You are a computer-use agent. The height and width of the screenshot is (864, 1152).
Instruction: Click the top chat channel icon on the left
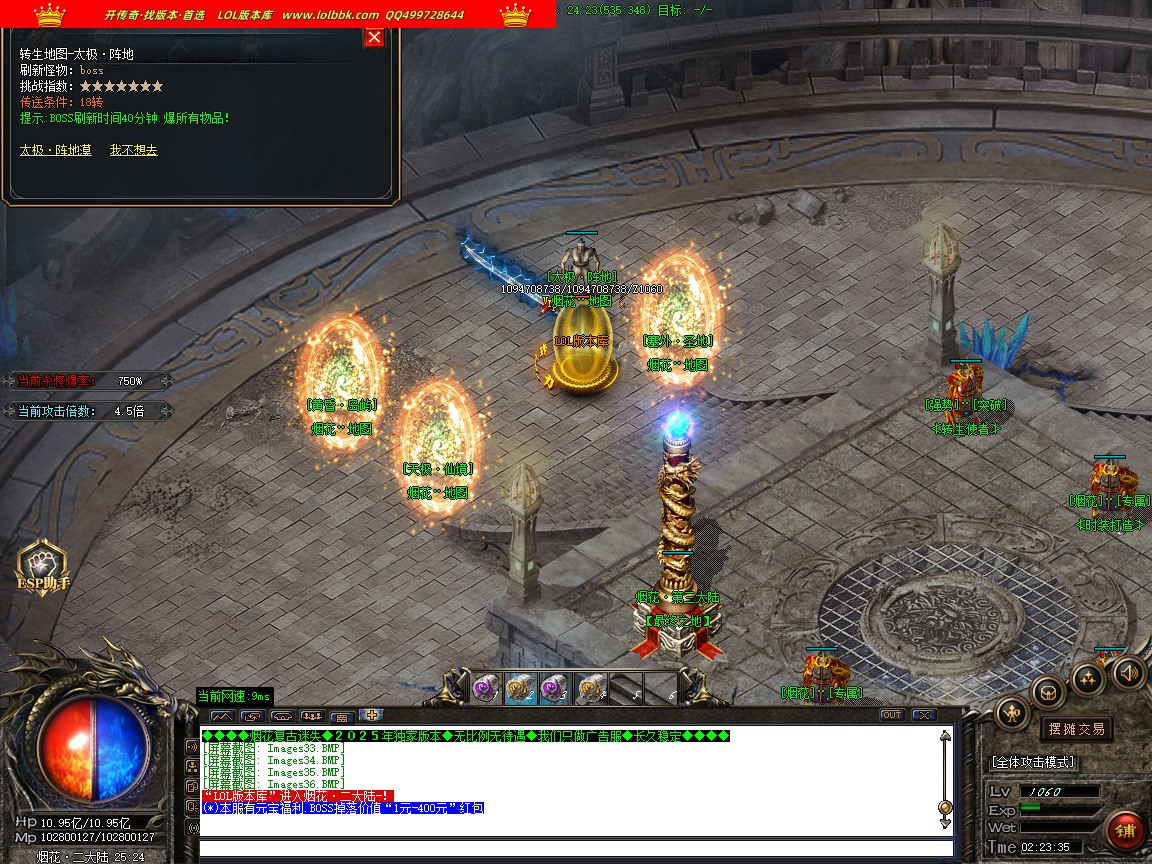(193, 746)
